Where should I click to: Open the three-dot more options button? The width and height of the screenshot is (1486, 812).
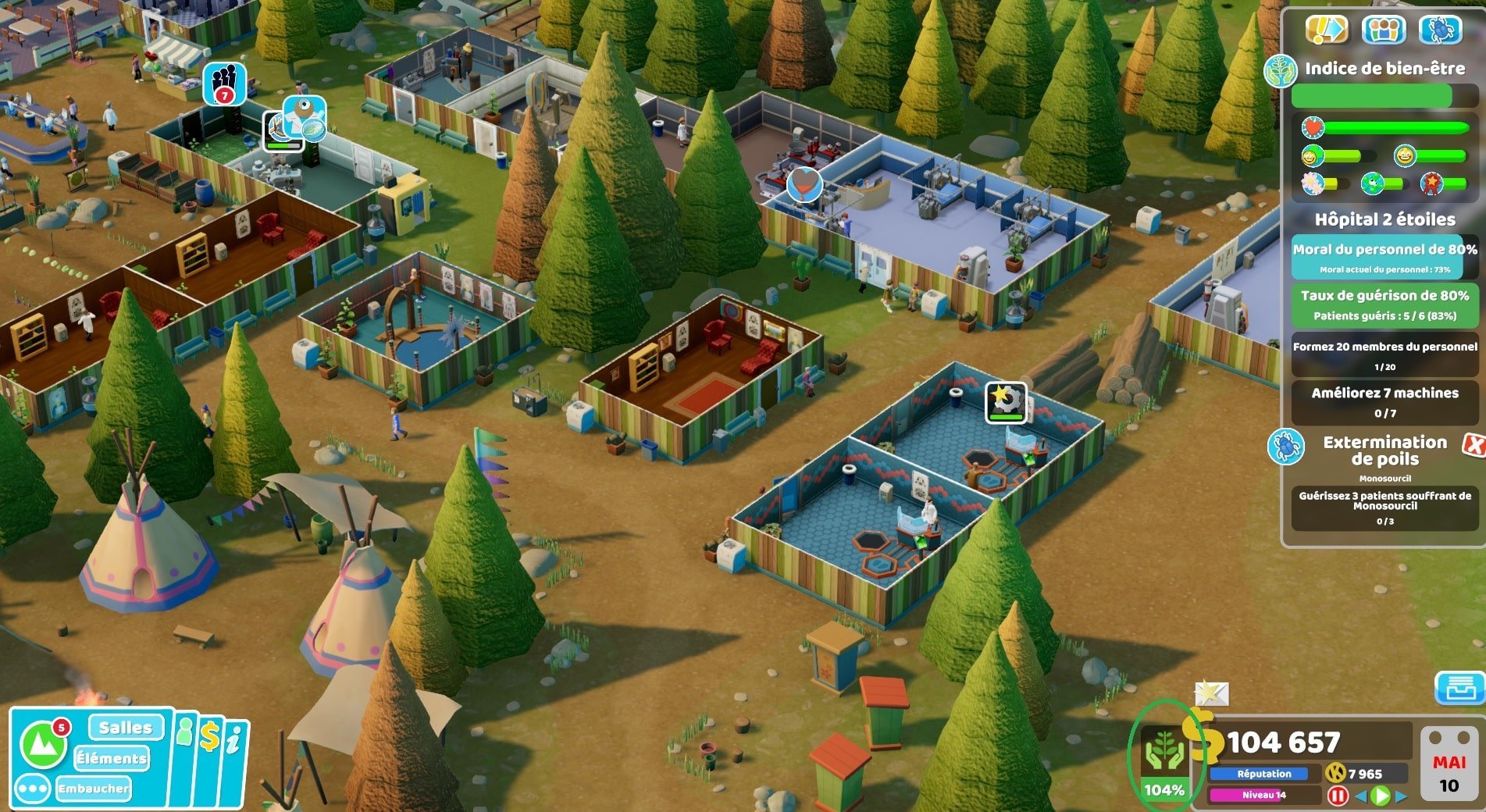32,789
